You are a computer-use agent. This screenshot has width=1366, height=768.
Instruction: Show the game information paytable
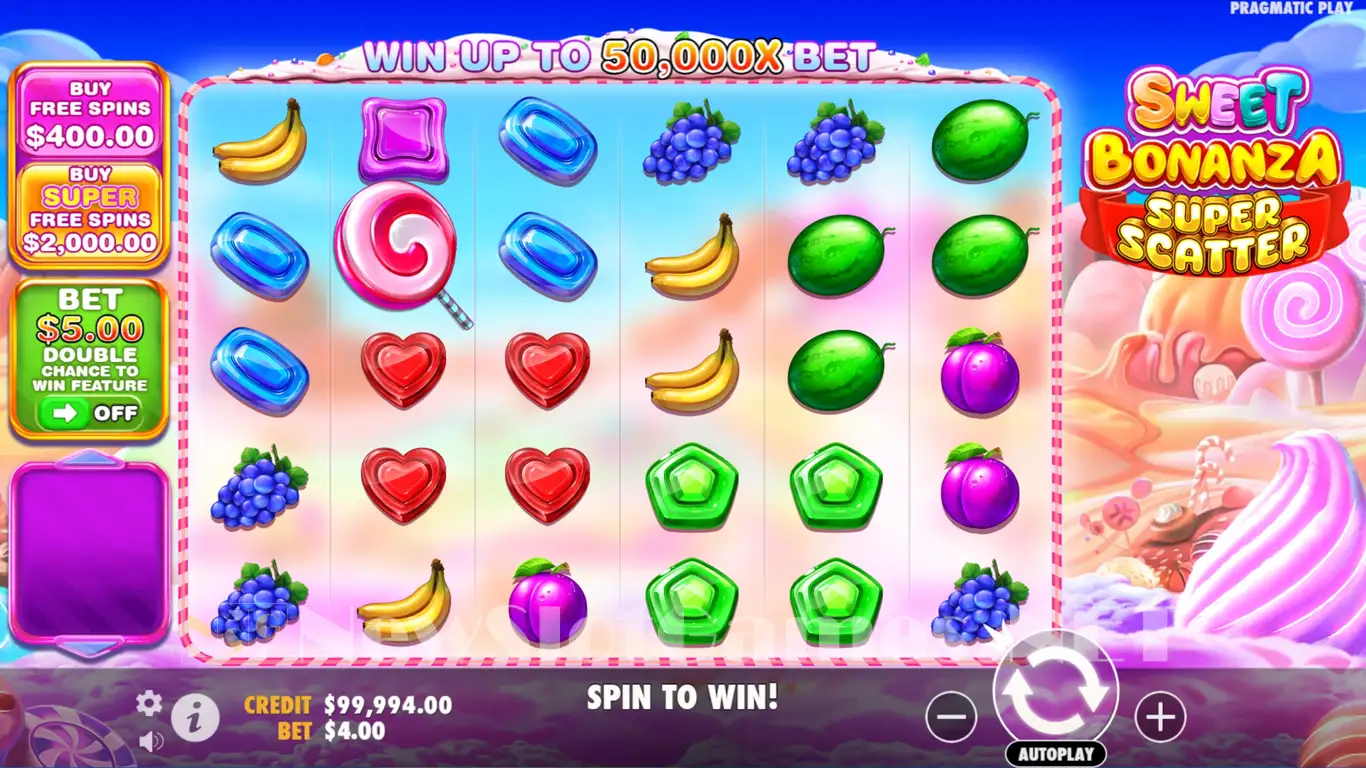[x=195, y=716]
